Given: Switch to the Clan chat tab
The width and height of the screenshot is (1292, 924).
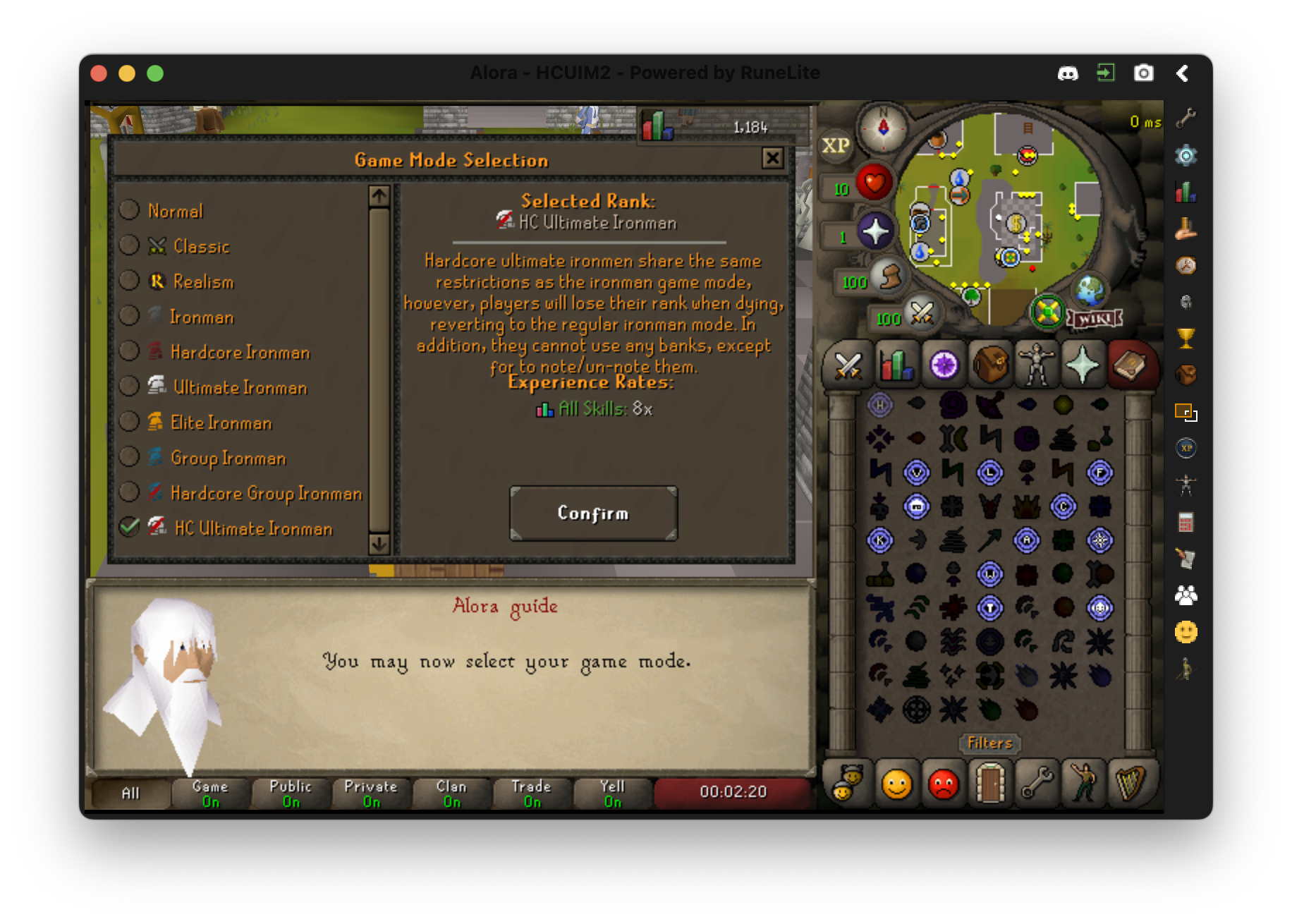Looking at the screenshot, I should point(451,791).
